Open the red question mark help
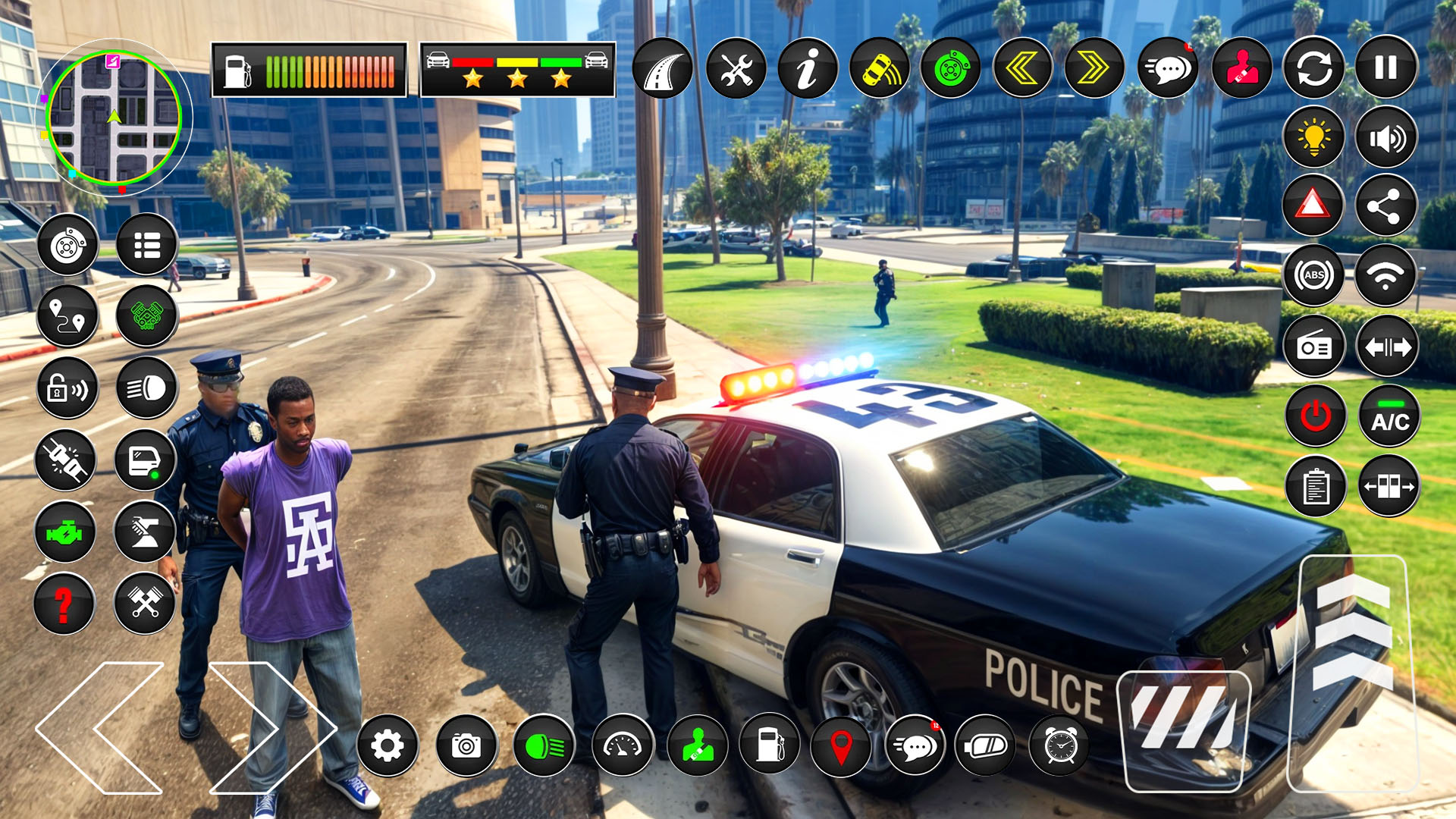The height and width of the screenshot is (819, 1456). point(64,604)
